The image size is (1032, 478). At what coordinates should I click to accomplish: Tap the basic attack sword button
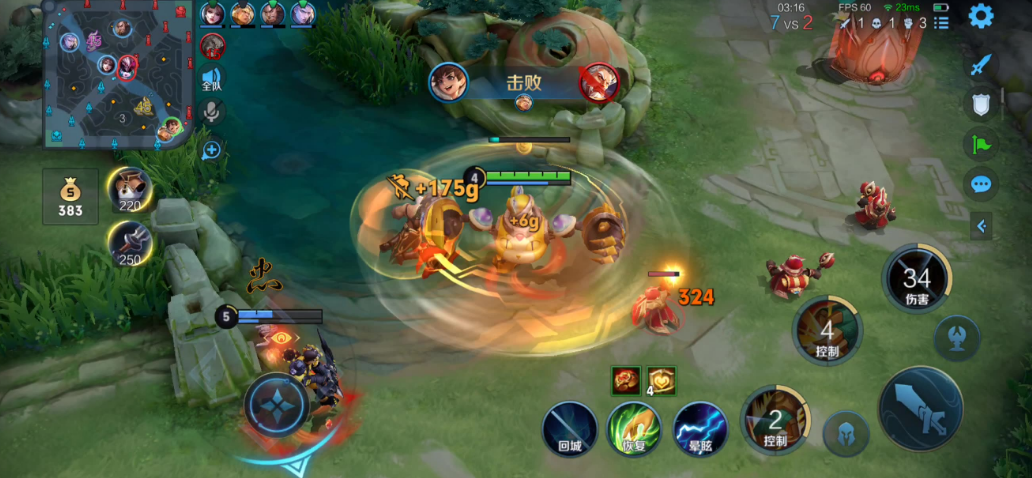pos(920,408)
